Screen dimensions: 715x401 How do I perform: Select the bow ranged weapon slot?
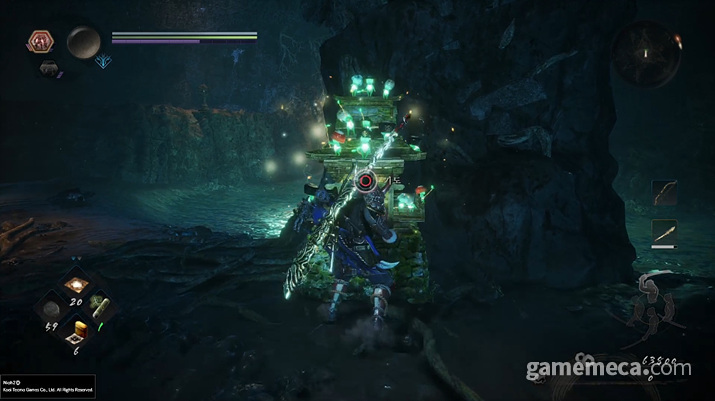pyautogui.click(x=665, y=191)
